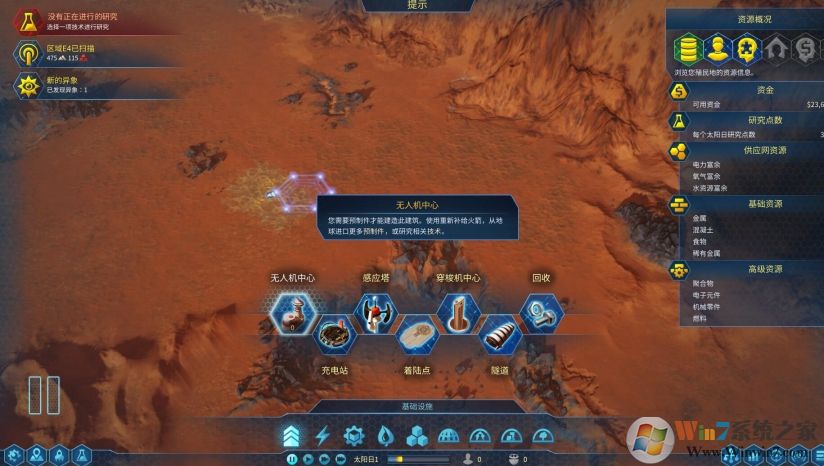Open the lightning bolt power build category

pyautogui.click(x=322, y=435)
